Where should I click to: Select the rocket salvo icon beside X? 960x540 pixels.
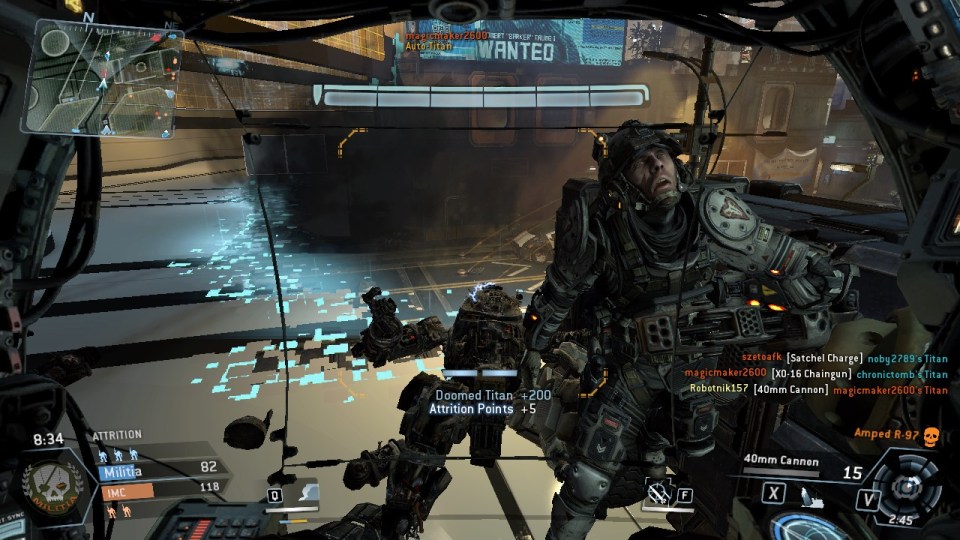[x=812, y=492]
